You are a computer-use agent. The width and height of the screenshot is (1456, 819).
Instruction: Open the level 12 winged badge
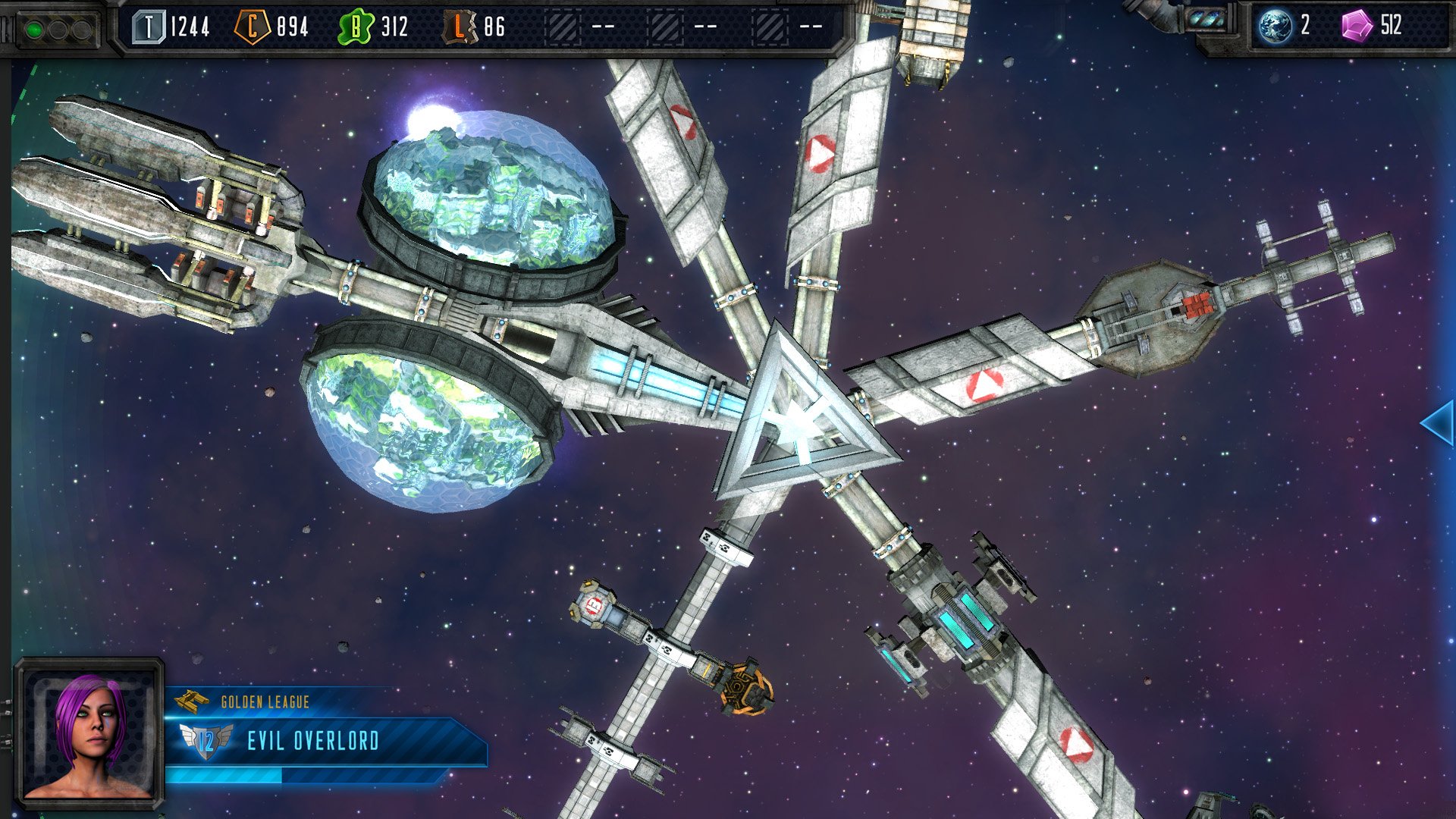[206, 741]
